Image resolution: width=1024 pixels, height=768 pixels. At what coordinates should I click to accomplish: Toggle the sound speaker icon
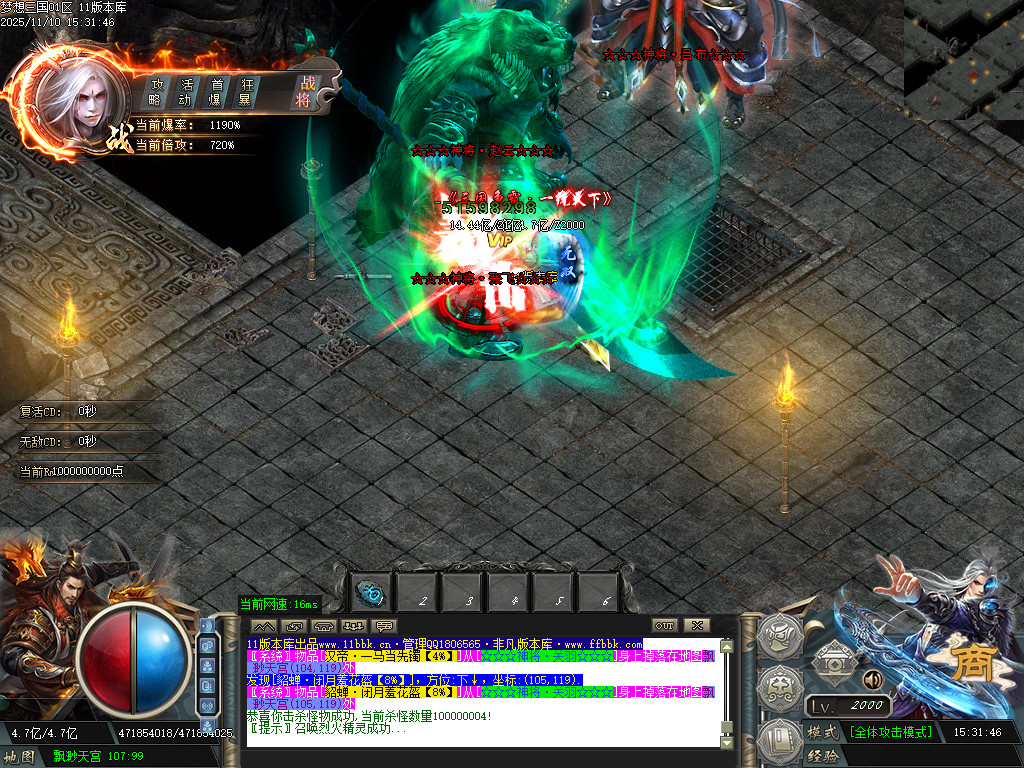[x=872, y=680]
